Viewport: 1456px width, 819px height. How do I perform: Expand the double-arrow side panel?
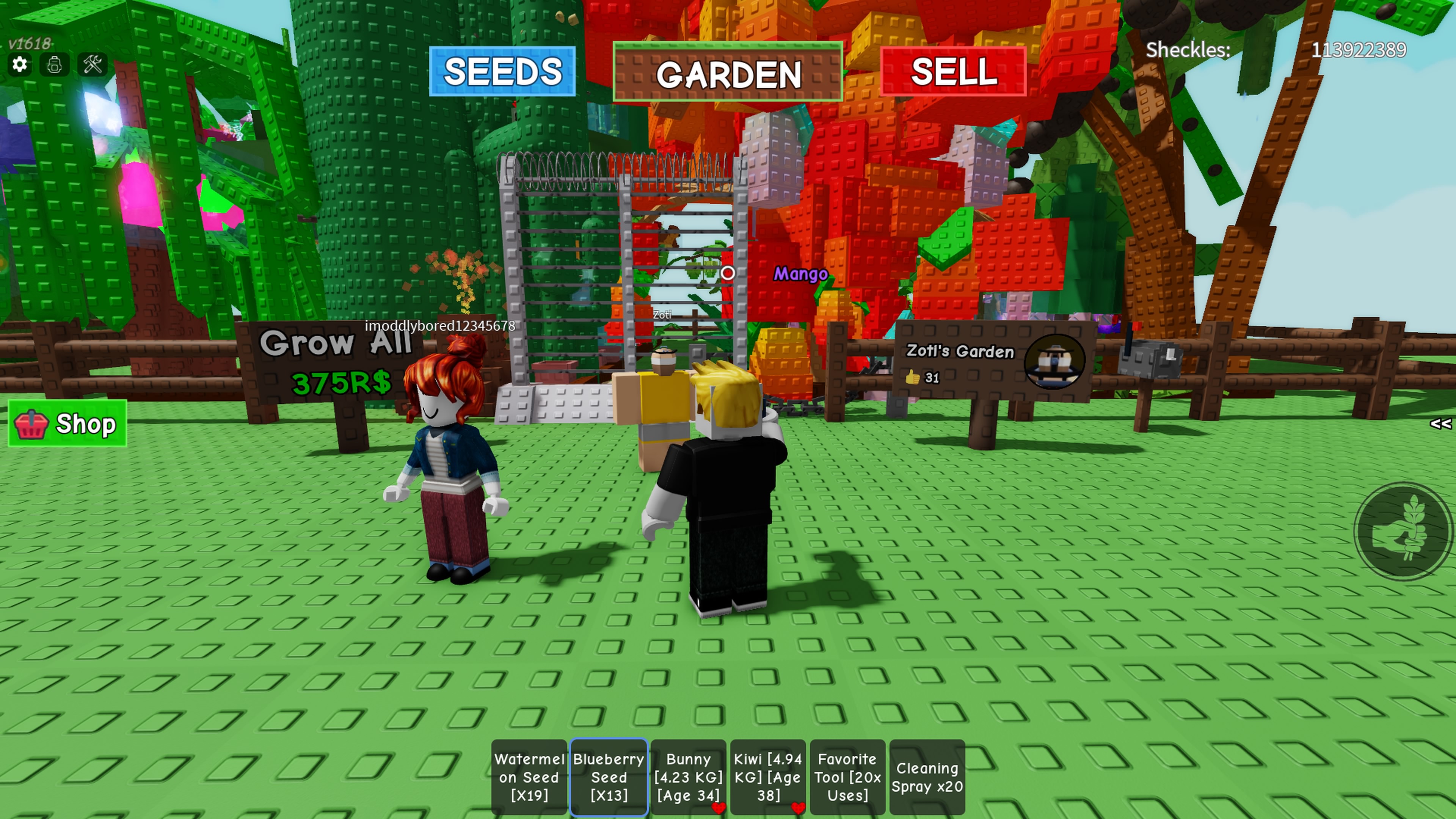[x=1440, y=424]
